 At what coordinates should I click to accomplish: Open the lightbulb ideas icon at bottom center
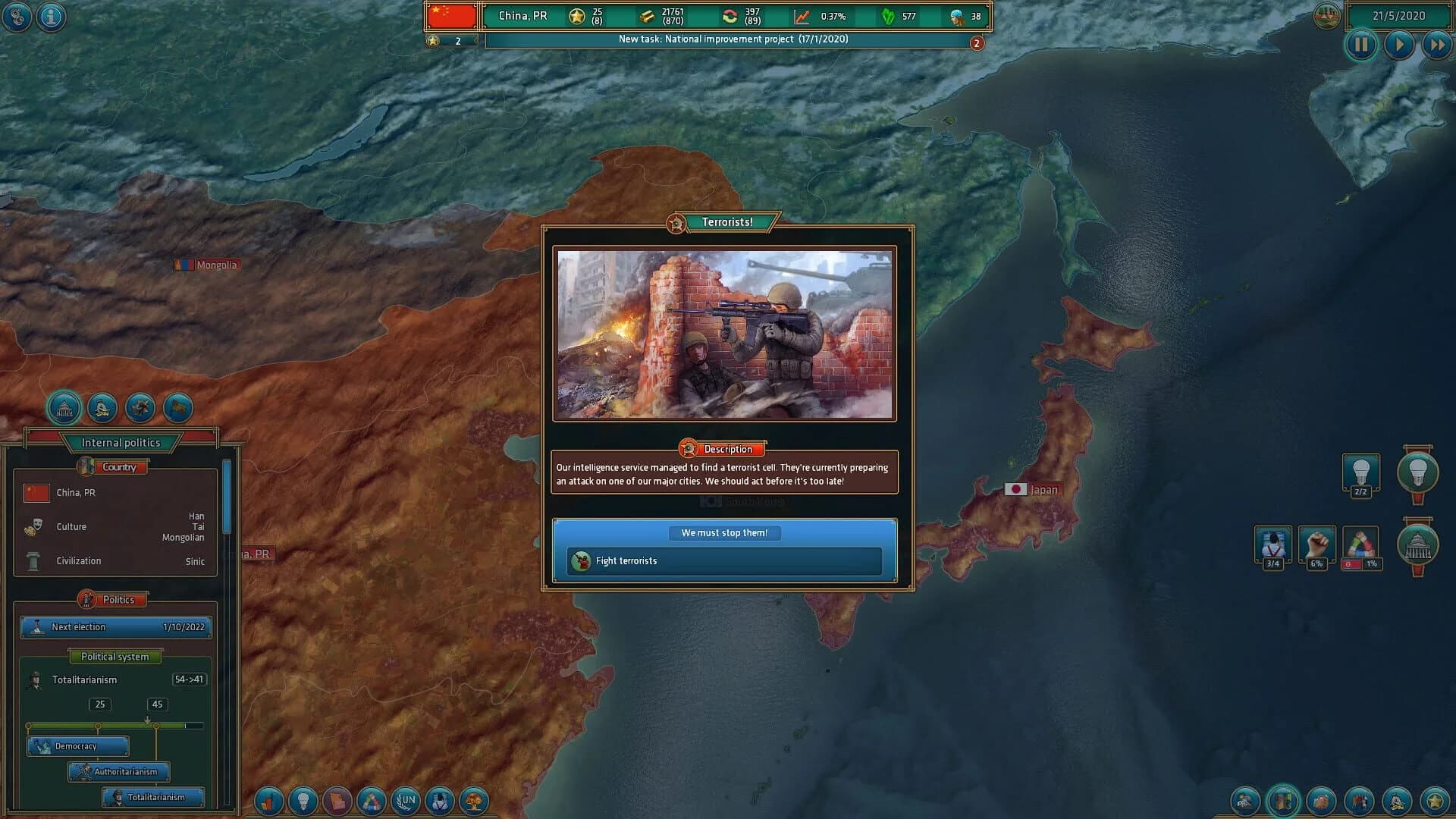pos(304,801)
